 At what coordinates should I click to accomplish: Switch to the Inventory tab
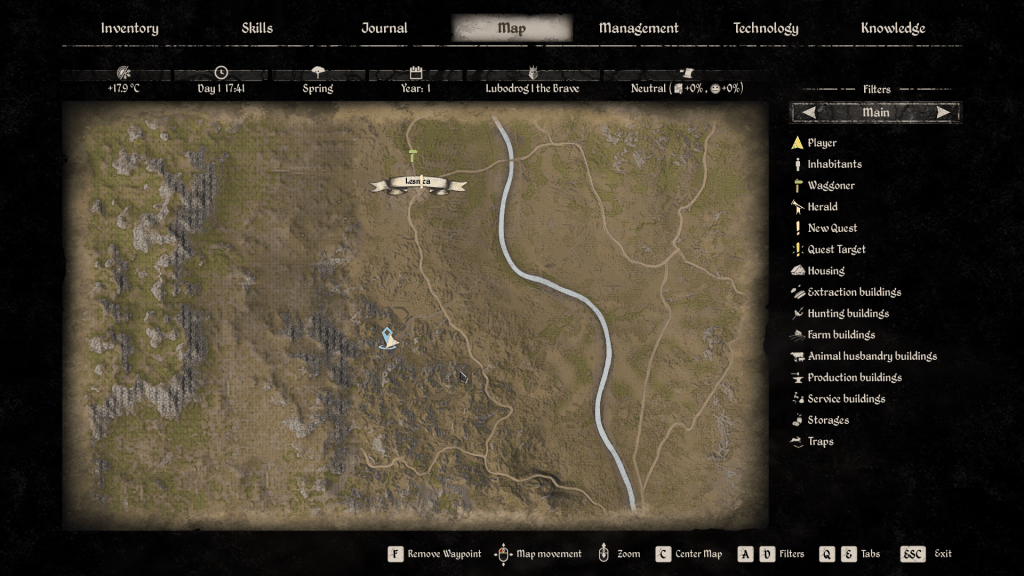[x=129, y=28]
